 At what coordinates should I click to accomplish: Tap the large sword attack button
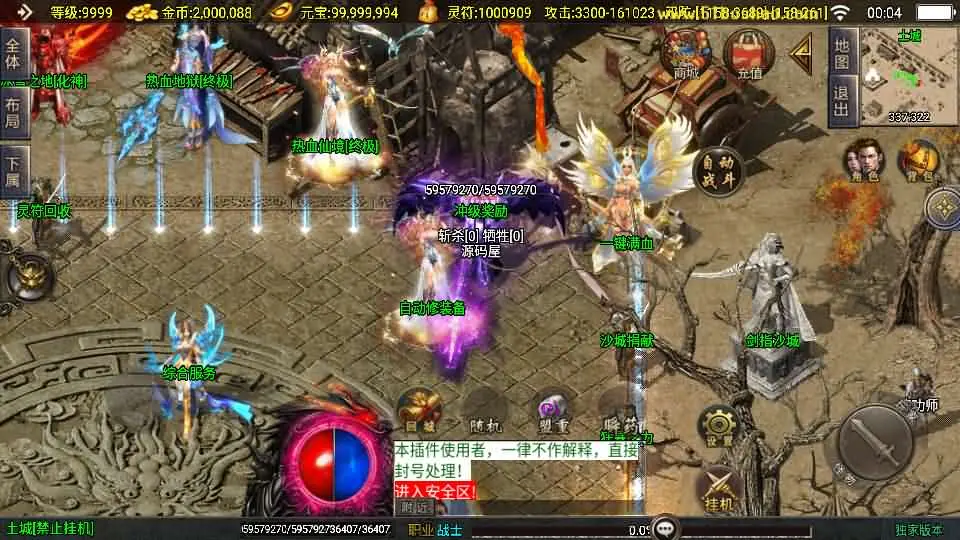point(874,441)
